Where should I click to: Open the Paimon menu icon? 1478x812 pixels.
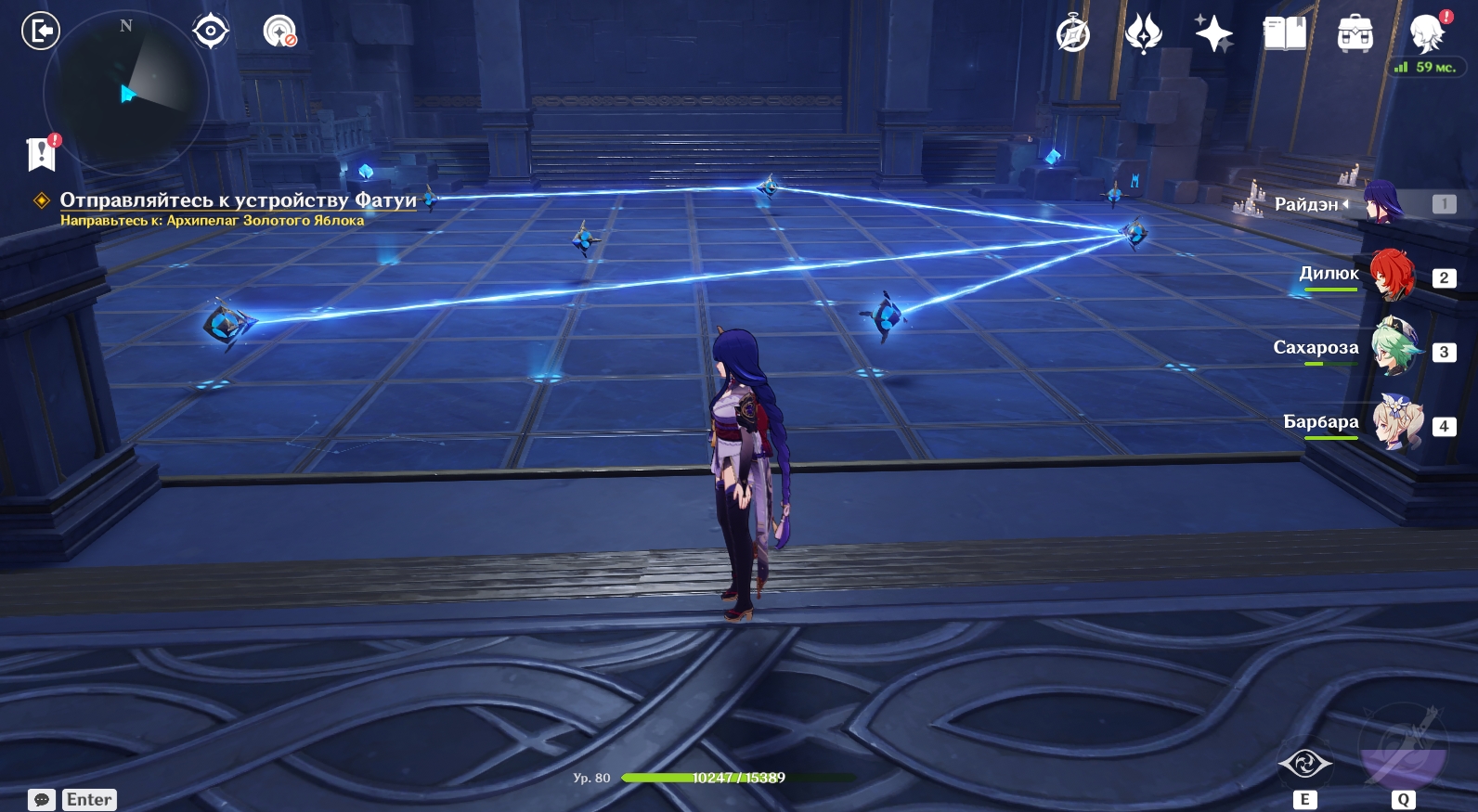click(1426, 34)
